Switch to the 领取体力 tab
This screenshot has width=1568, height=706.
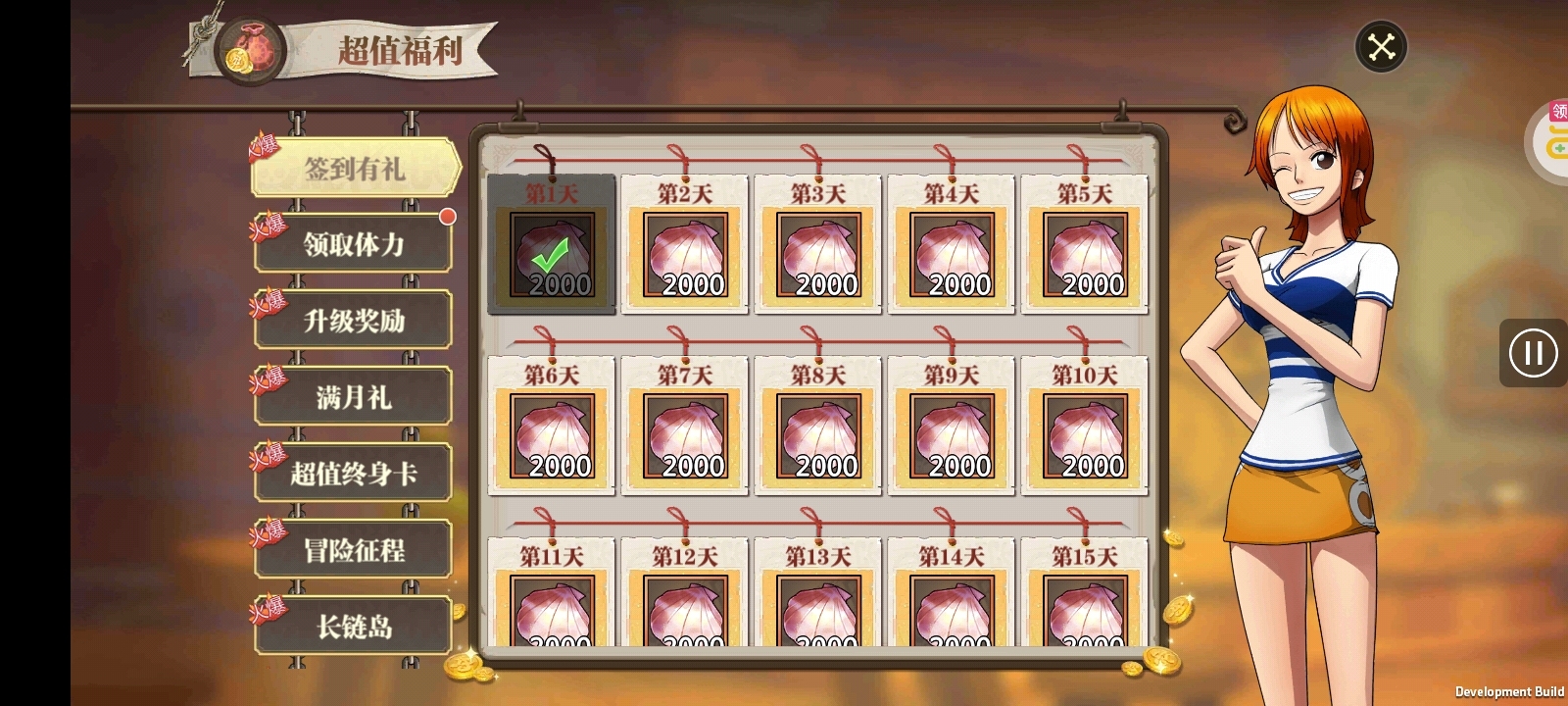(x=353, y=242)
